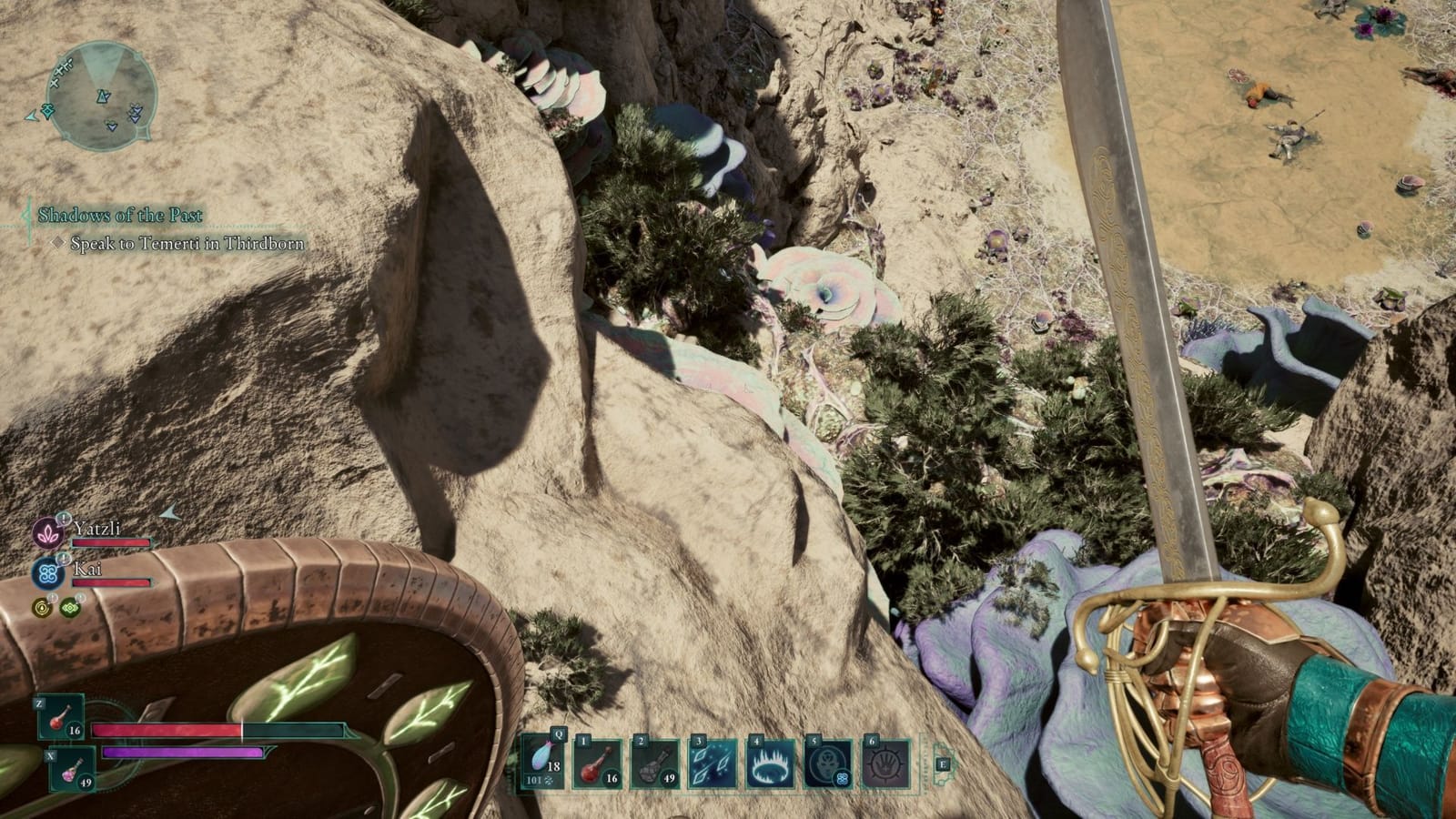Click the Q-slot throwable dart icon
Image resolution: width=1456 pixels, height=819 pixels.
click(543, 763)
